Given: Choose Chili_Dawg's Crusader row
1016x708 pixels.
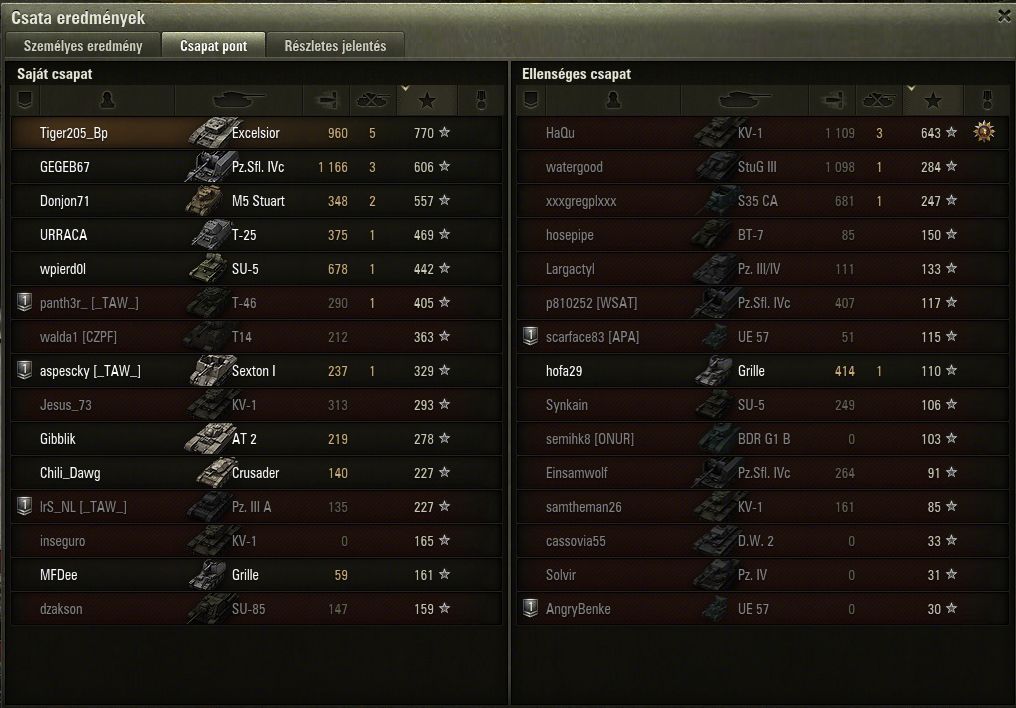Looking at the screenshot, I should [x=256, y=473].
